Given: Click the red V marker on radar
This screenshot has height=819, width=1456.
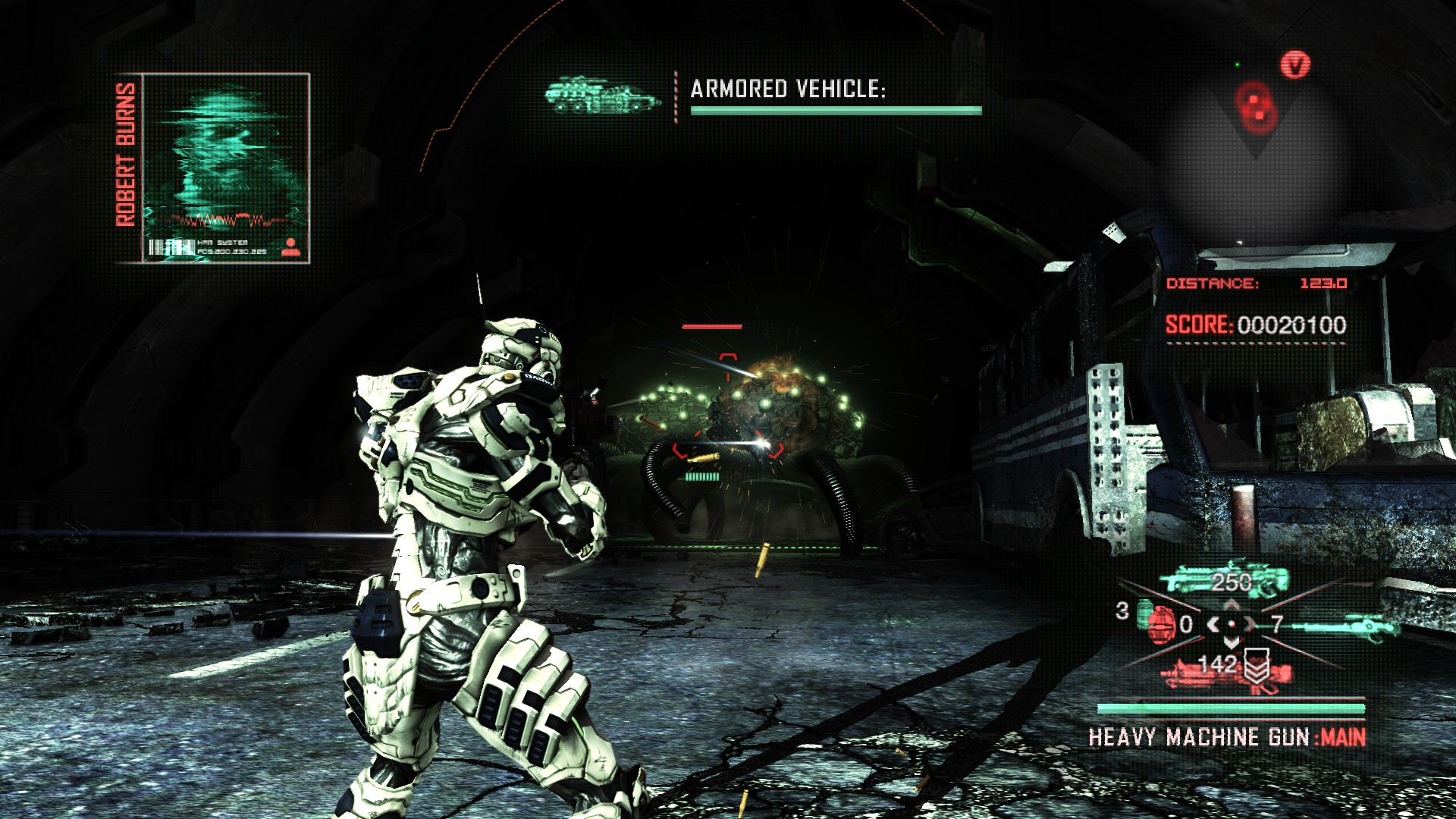Looking at the screenshot, I should [x=1295, y=65].
